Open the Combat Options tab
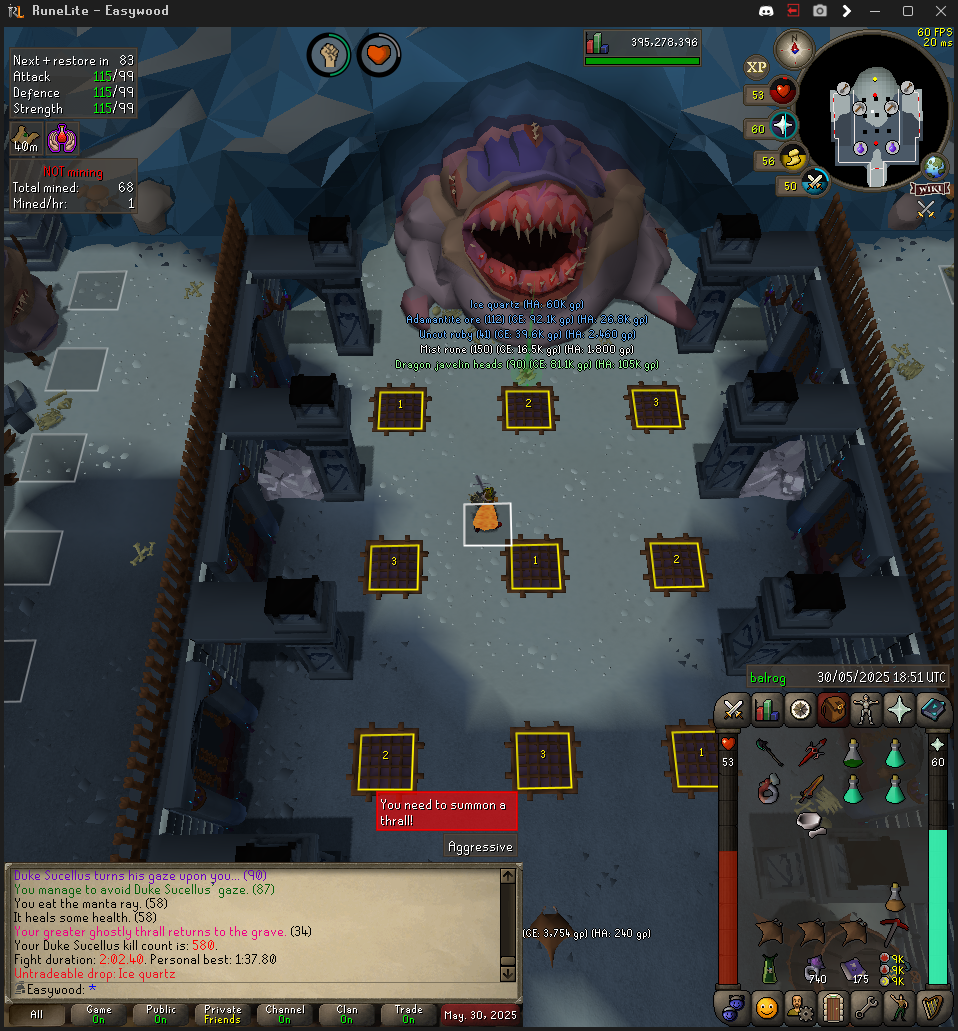The width and height of the screenshot is (958, 1031). click(733, 710)
